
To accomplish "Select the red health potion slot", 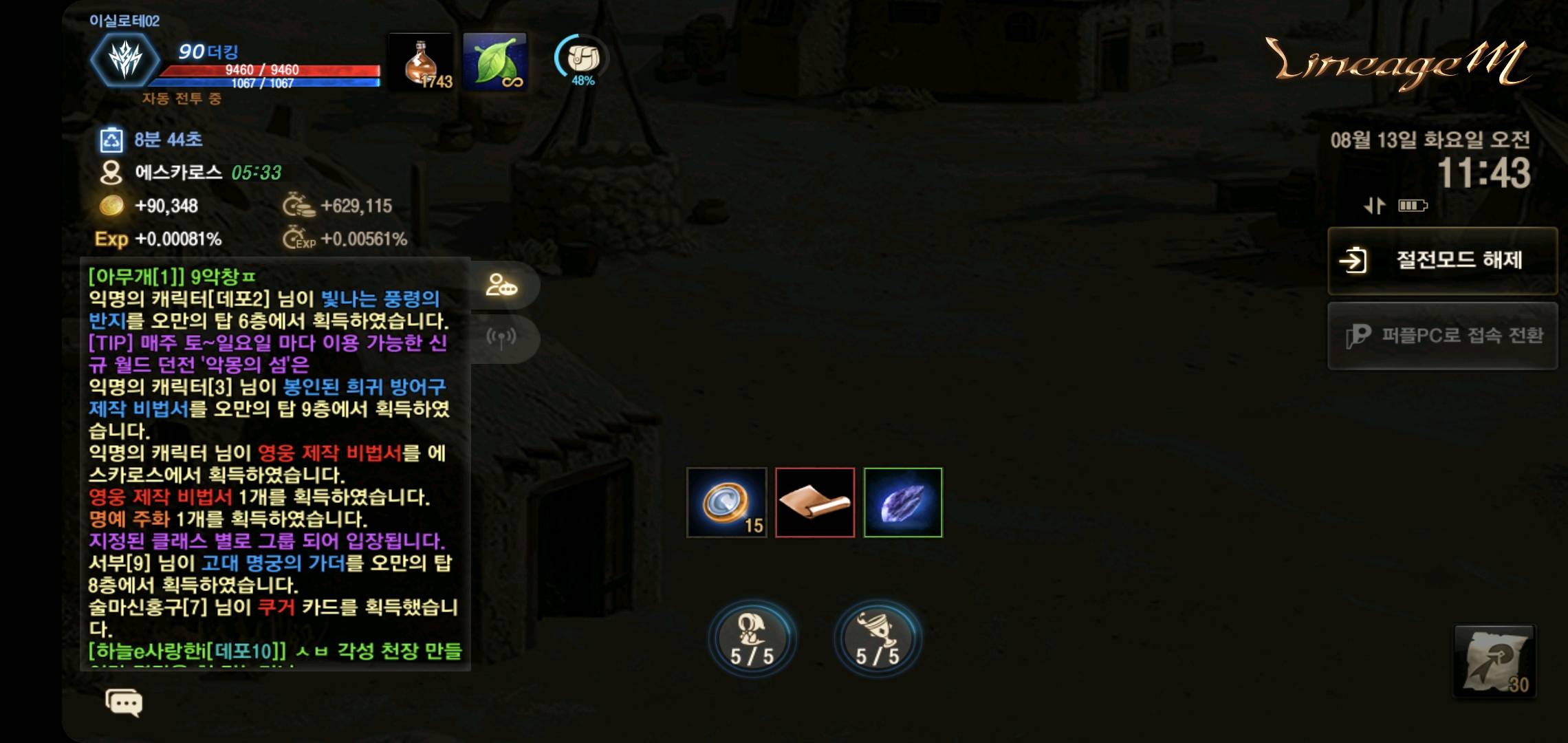I will (421, 63).
